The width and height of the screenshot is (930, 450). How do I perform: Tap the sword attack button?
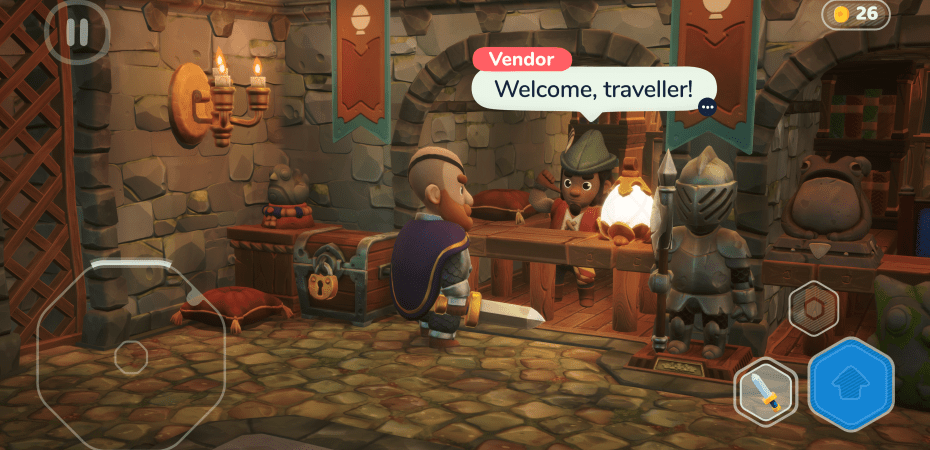point(766,391)
